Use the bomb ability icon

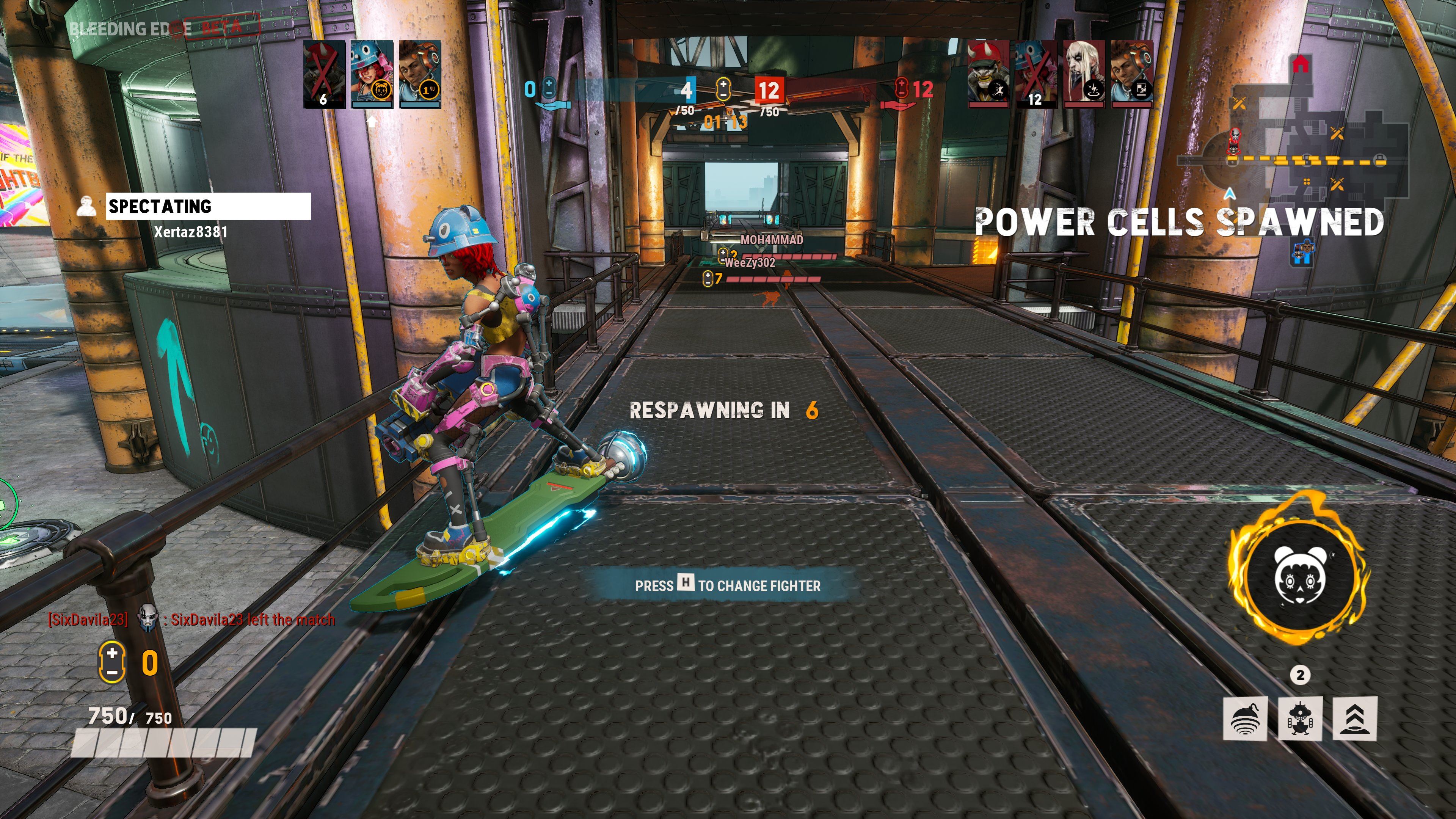(x=1245, y=719)
